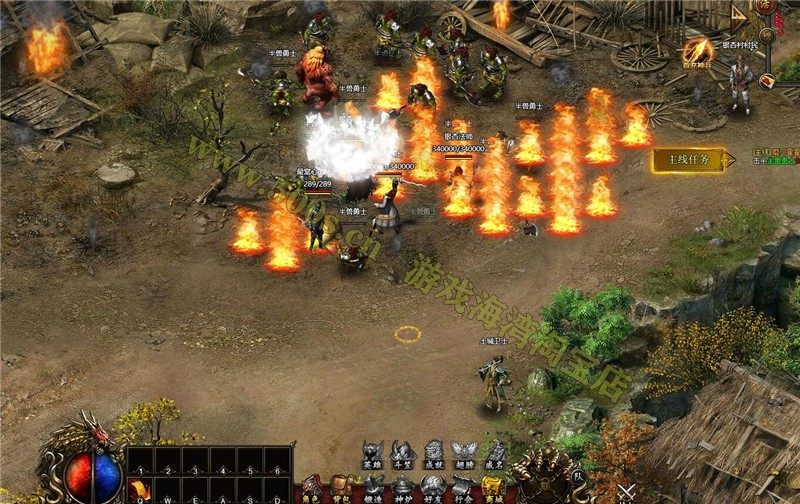The height and width of the screenshot is (504, 800).
Task: Open the 好友 friends list
Action: tap(433, 488)
